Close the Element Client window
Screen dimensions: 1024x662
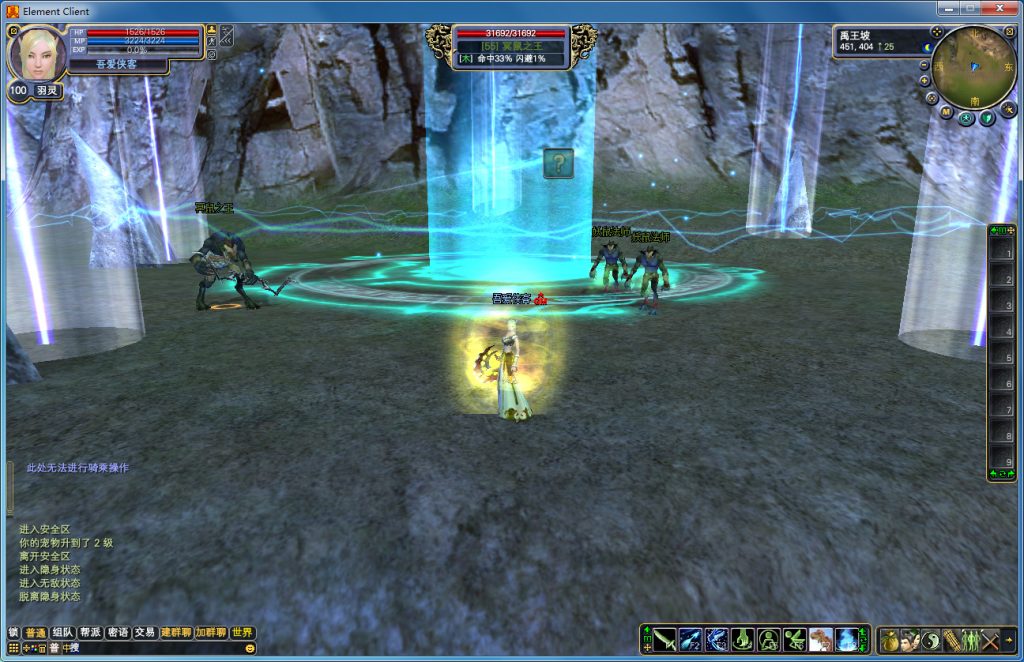1000,10
